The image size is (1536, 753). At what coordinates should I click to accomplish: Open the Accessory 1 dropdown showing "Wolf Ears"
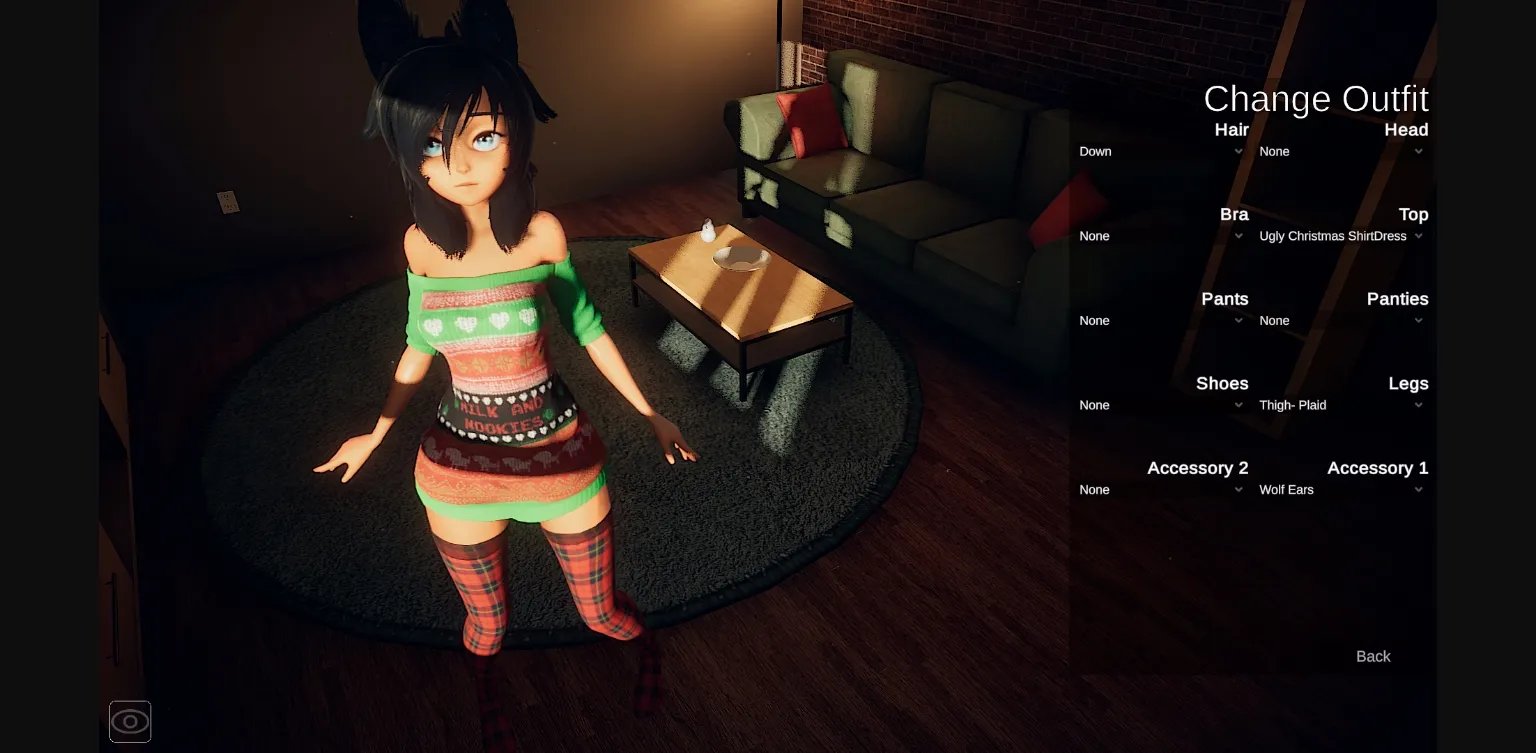(1340, 489)
